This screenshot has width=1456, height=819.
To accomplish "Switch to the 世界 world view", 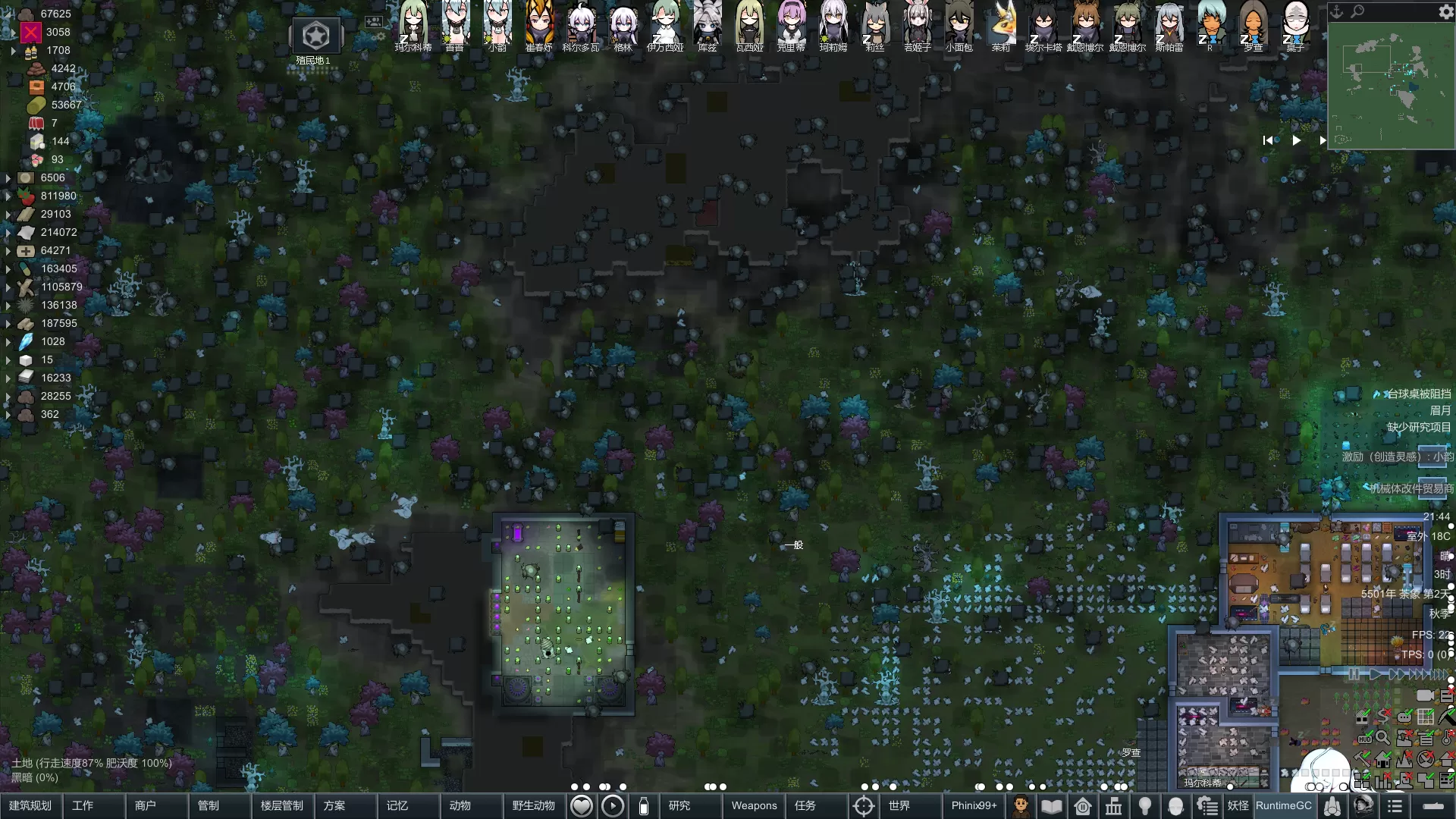I will point(899,805).
